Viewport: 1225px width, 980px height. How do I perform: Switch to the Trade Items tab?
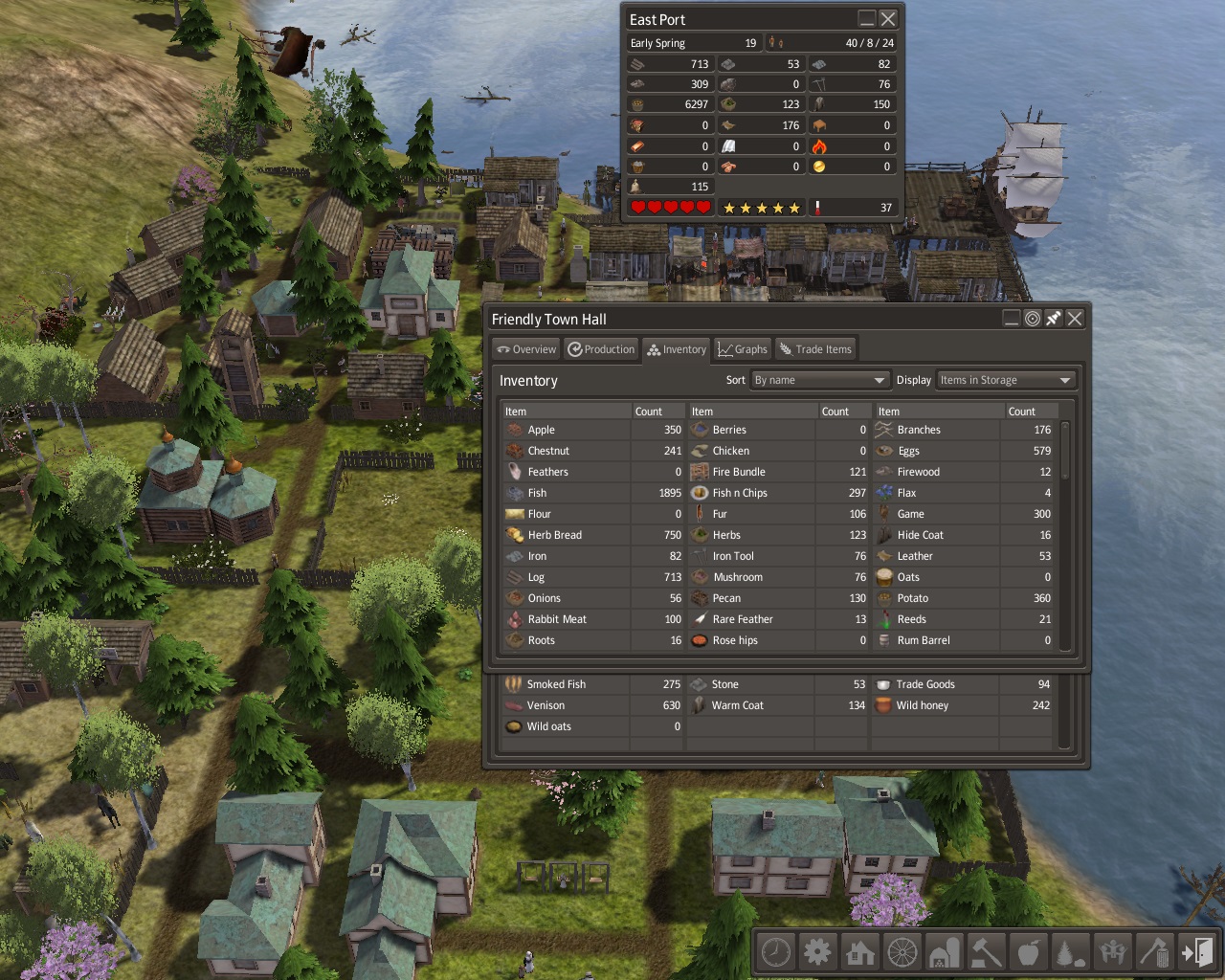click(815, 349)
